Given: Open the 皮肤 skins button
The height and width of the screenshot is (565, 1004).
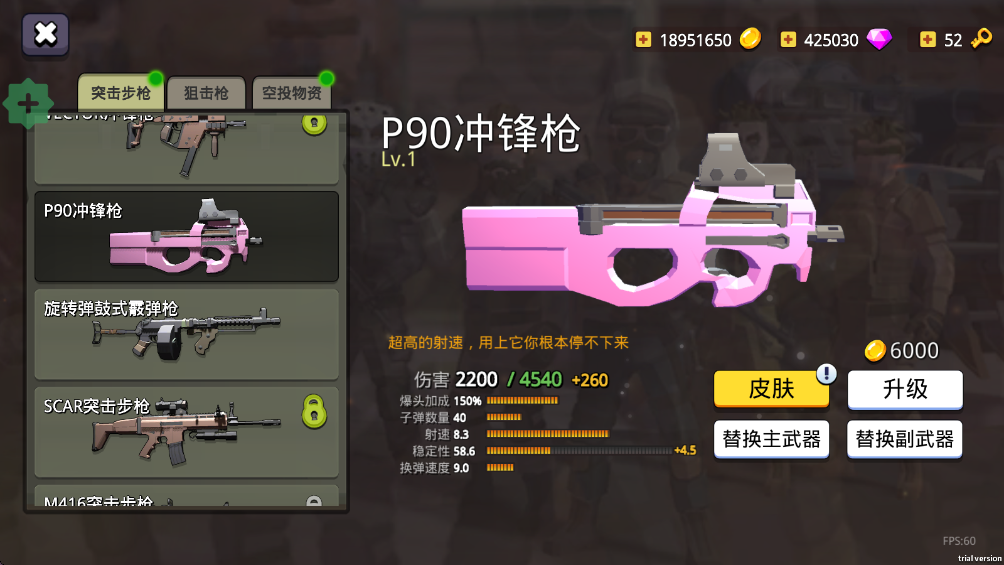Looking at the screenshot, I should (x=771, y=389).
